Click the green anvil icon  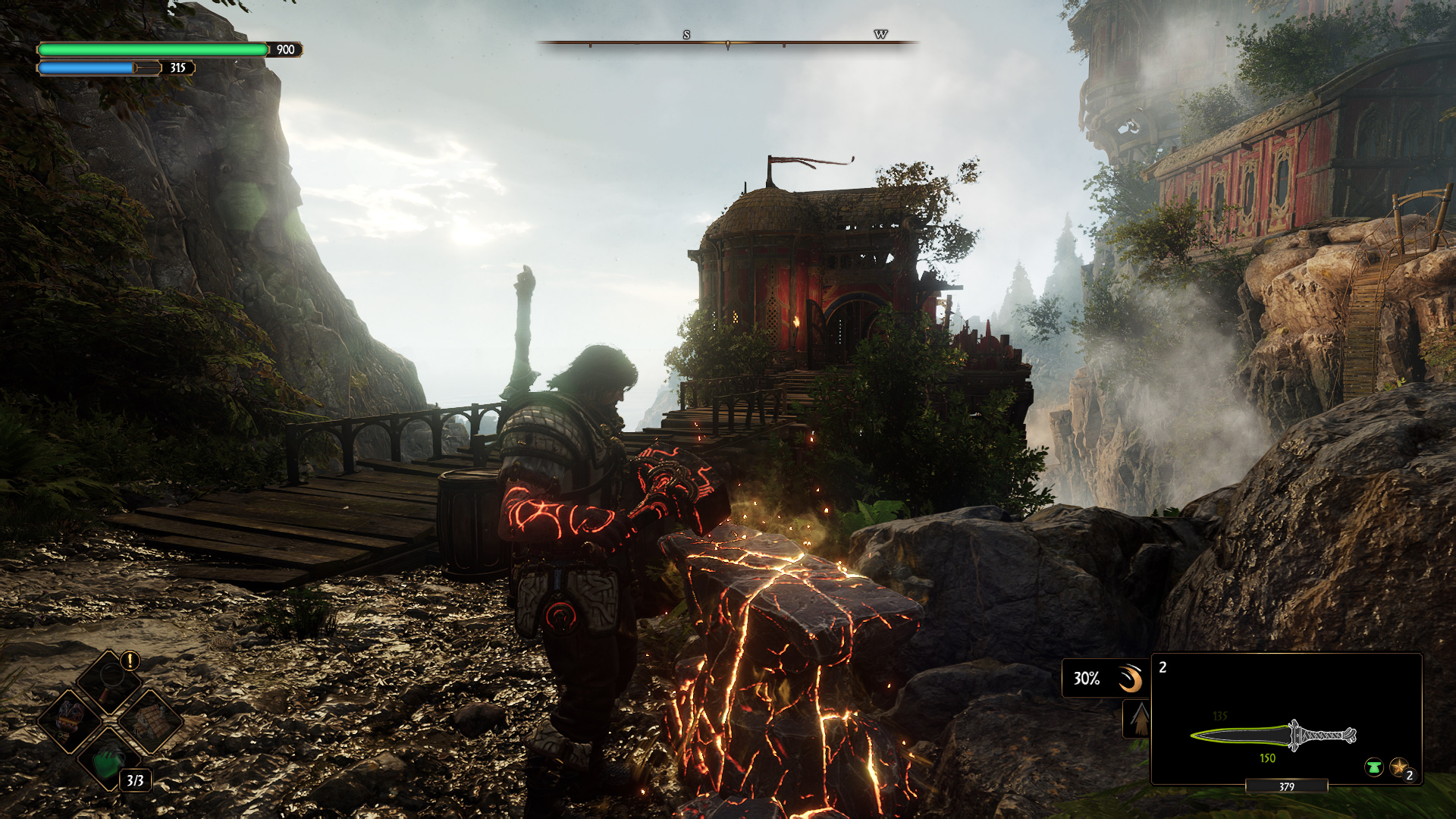coord(1373,767)
